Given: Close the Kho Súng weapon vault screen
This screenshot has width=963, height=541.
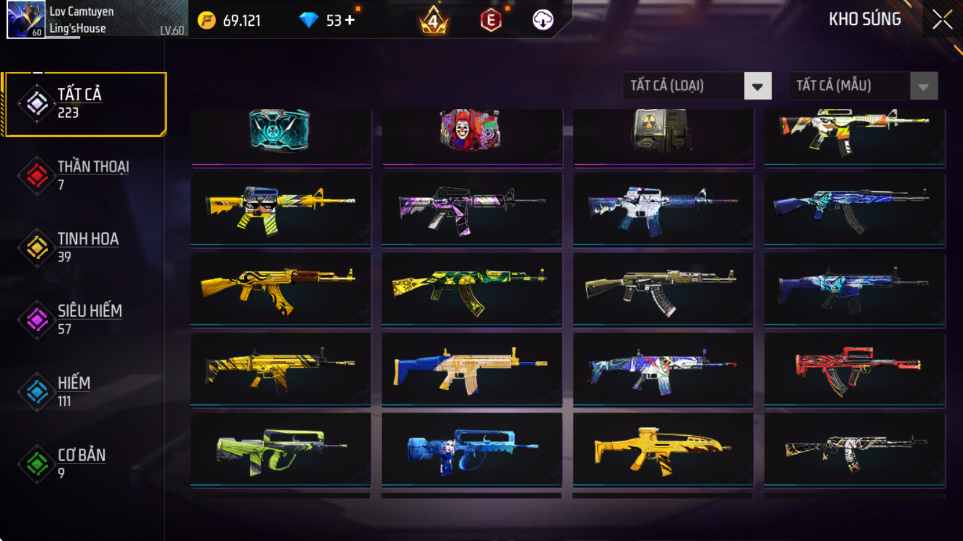Looking at the screenshot, I should [x=942, y=19].
